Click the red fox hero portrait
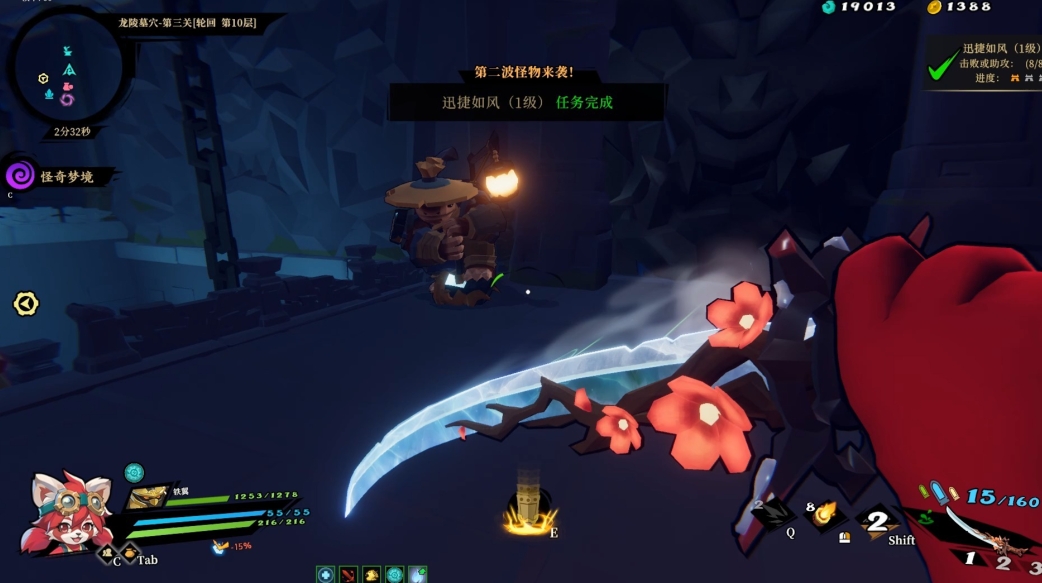Image resolution: width=1042 pixels, height=583 pixels. click(x=68, y=513)
